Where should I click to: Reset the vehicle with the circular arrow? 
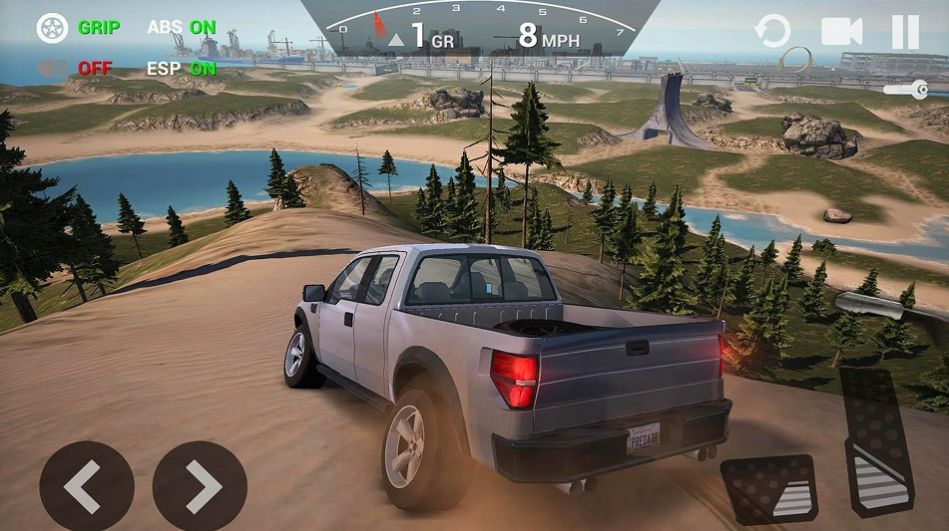click(x=772, y=32)
